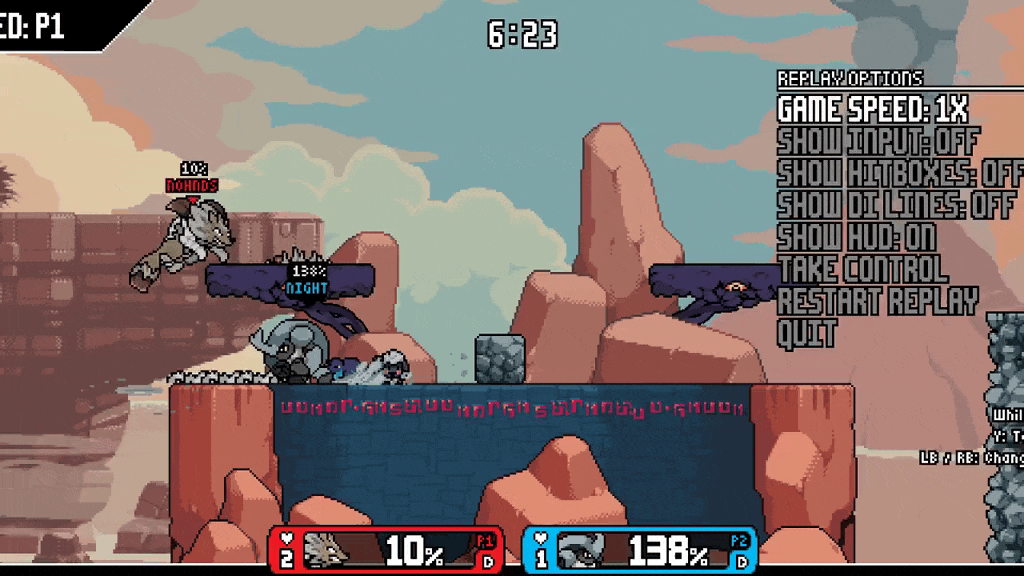
Task: Toggle Show HUD setting
Action: point(855,237)
